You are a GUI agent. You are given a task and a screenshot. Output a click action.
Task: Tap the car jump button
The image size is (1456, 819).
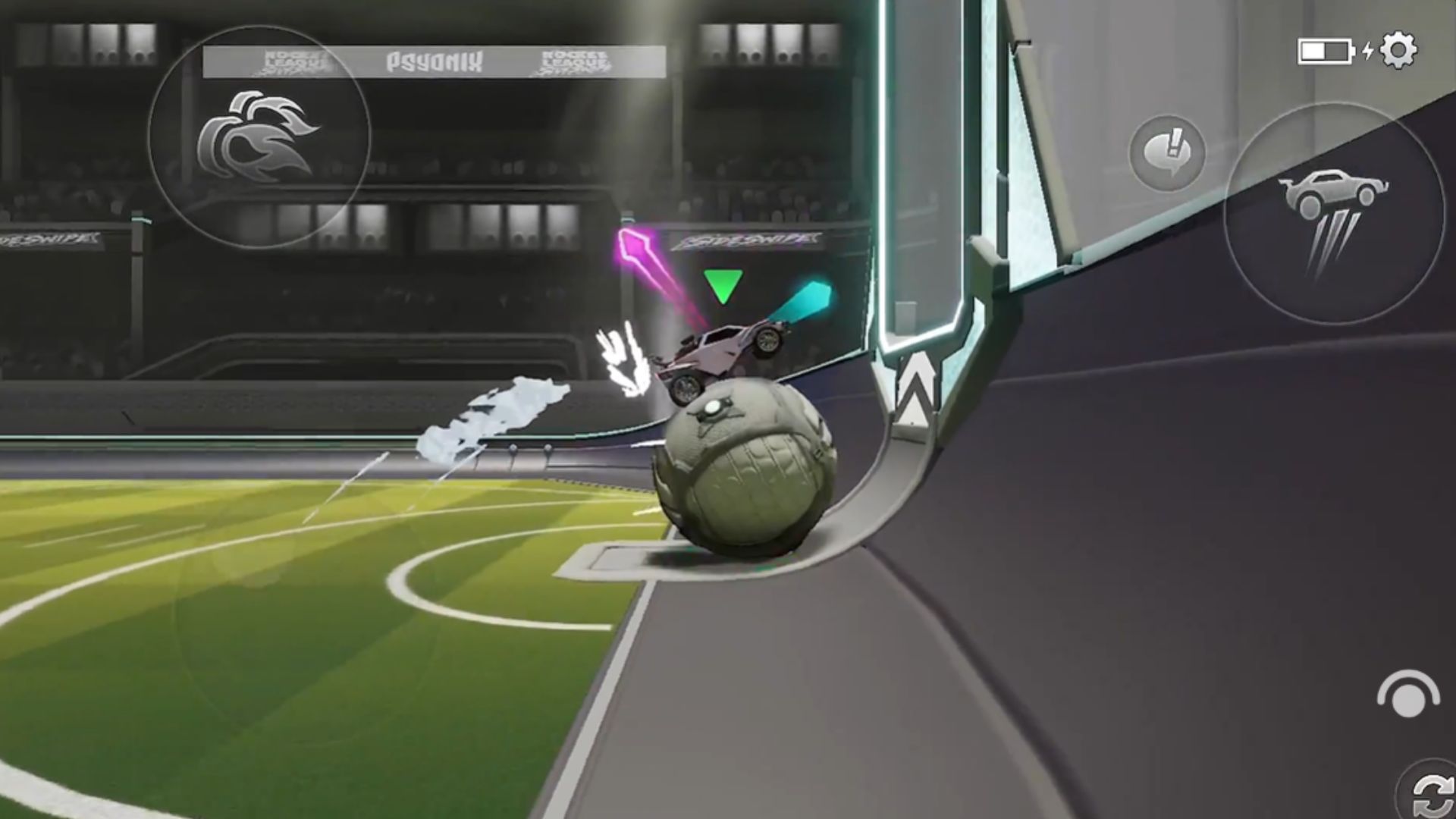click(1333, 213)
